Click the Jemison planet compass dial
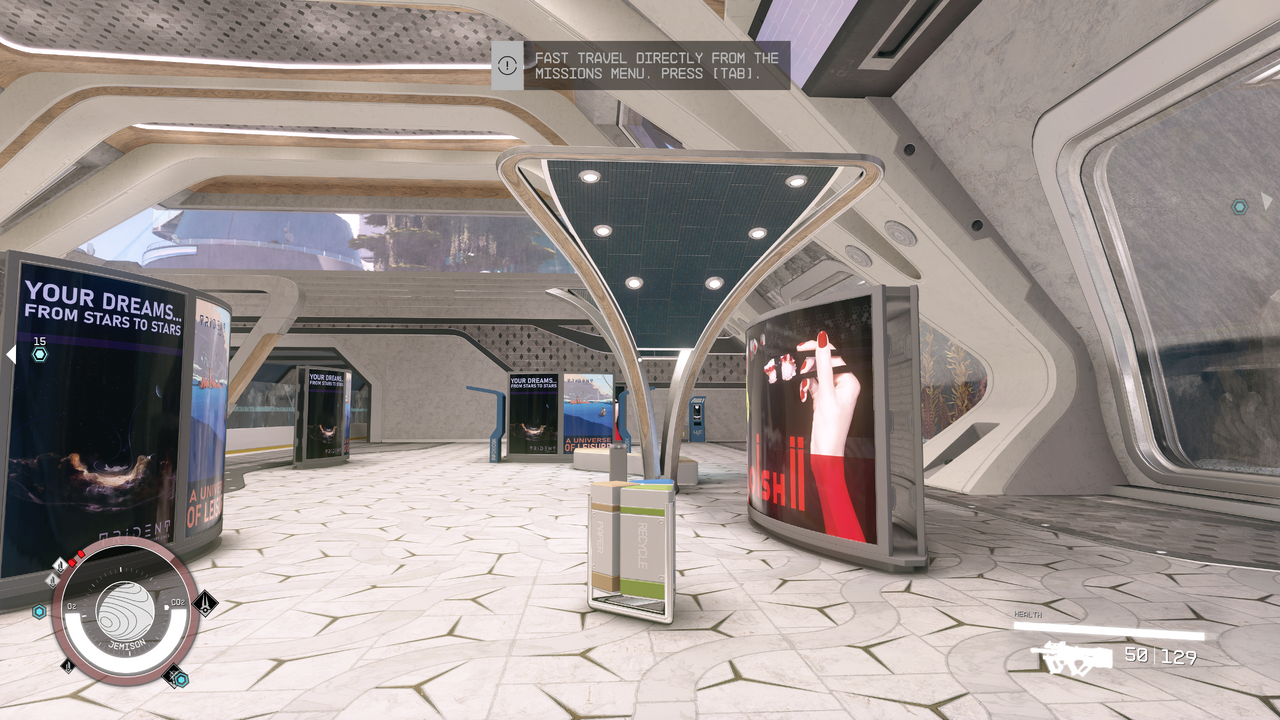 (126, 610)
